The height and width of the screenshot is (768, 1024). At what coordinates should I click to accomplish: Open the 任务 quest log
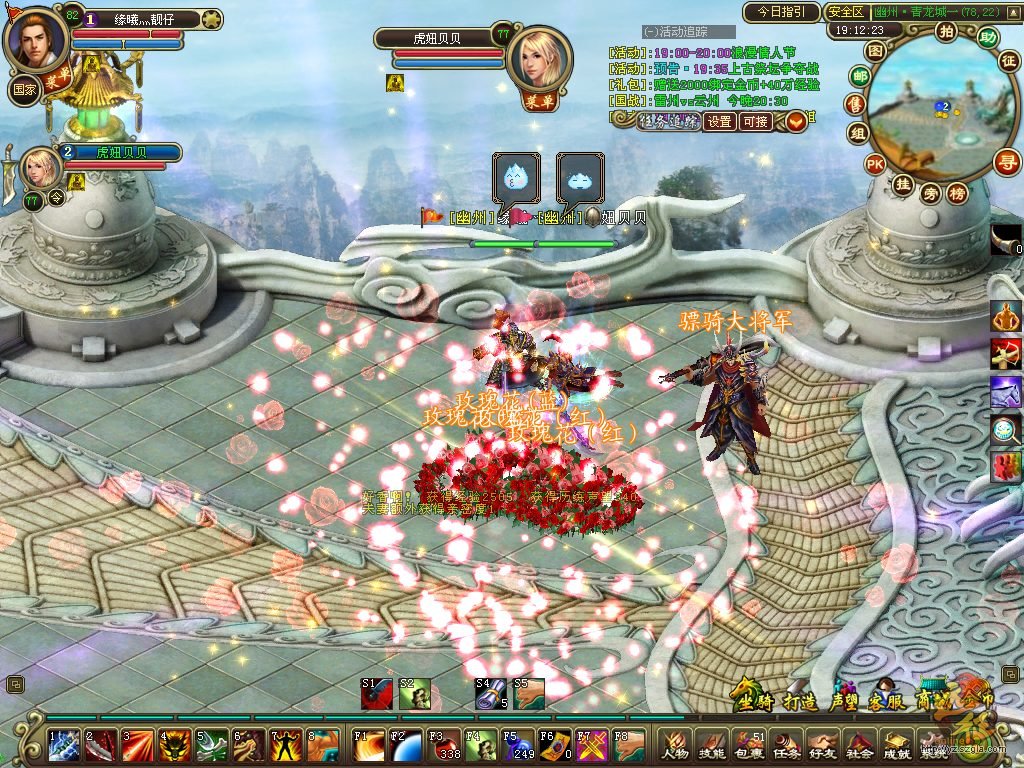[x=785, y=745]
